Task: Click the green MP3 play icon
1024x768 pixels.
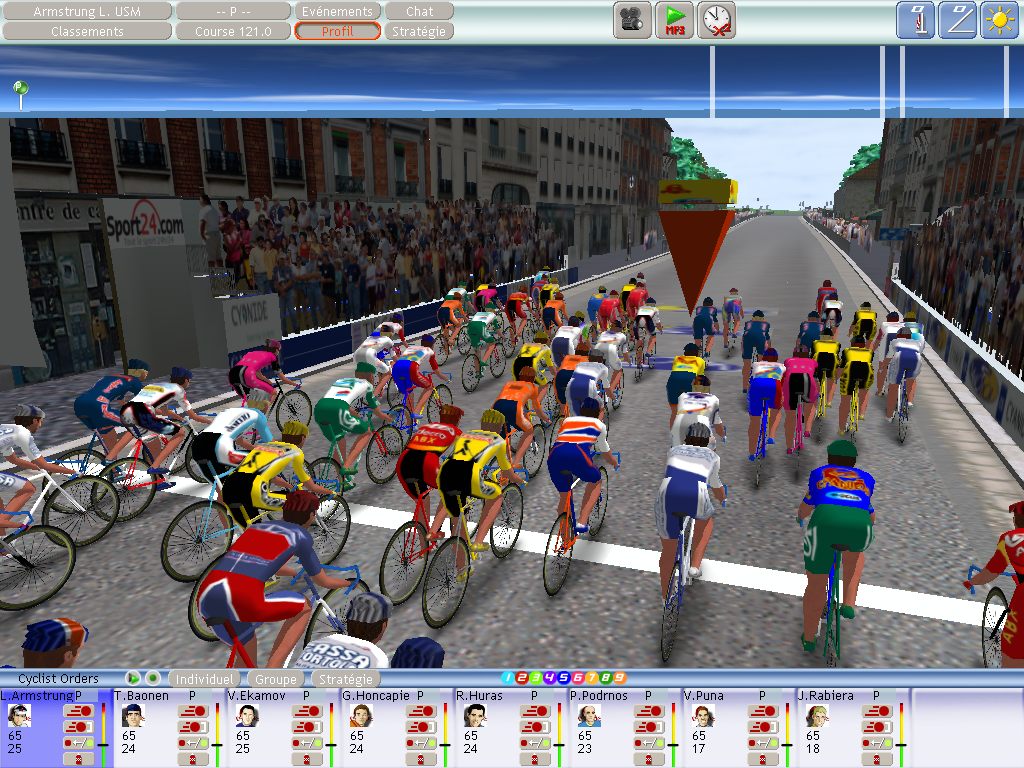Action: [675, 20]
